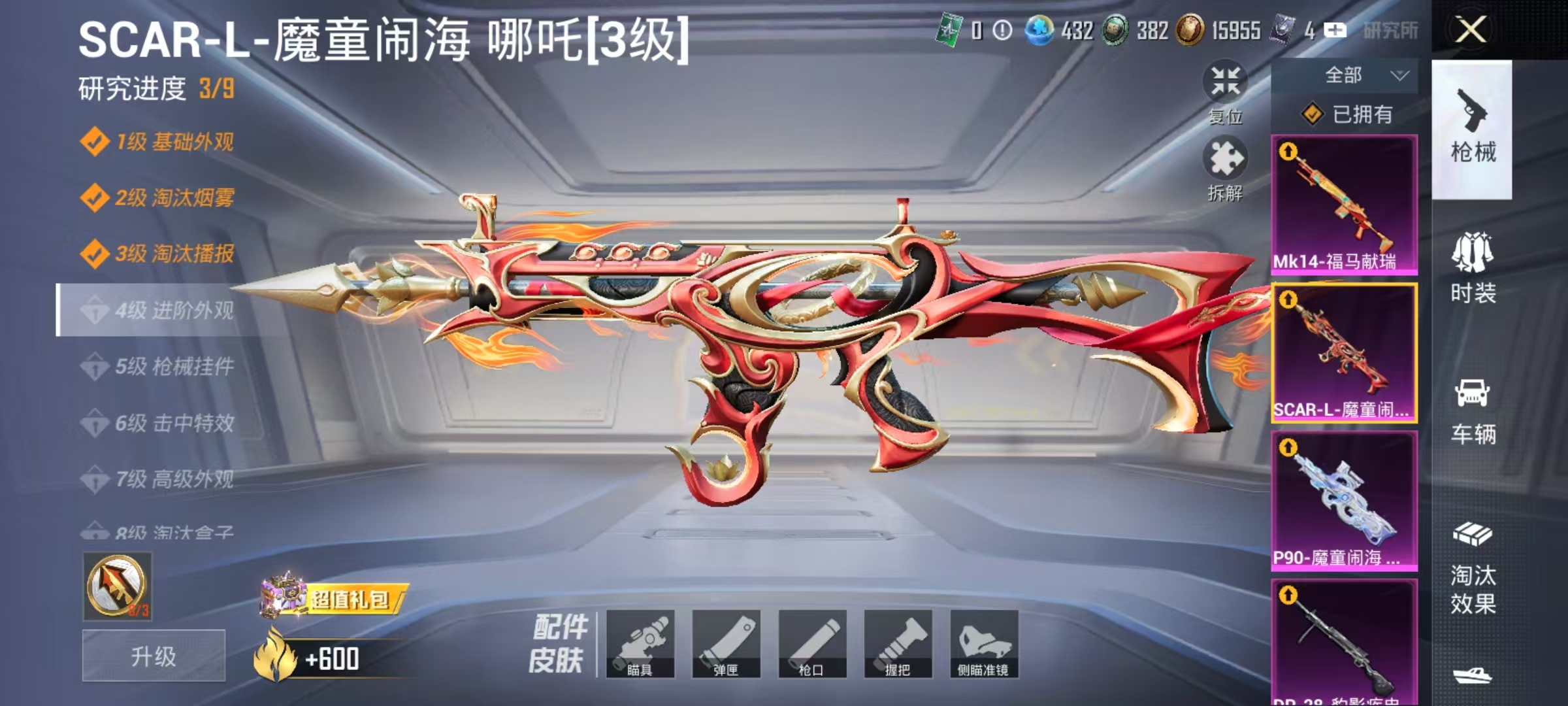Toggle the 已拥有 owned filter
Screen dimensions: 1568x706
coord(1348,115)
